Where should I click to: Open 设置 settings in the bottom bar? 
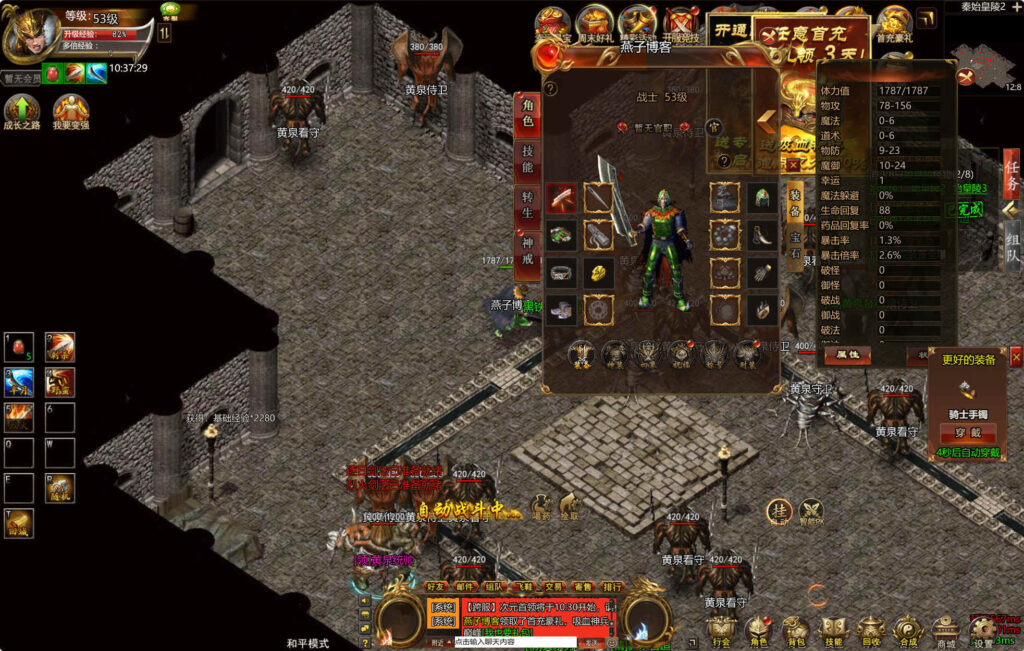tap(983, 630)
